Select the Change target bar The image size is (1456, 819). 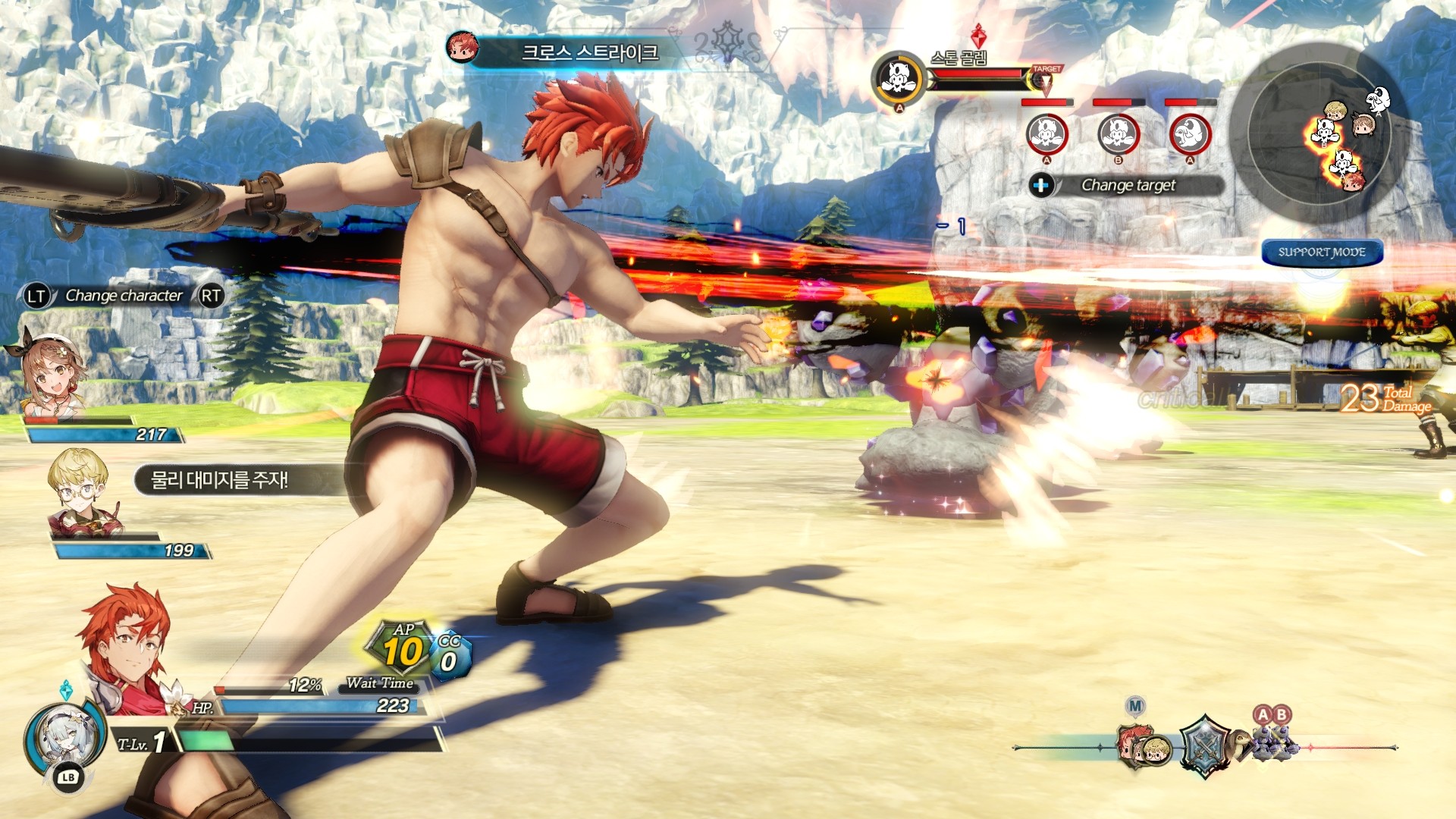tap(1128, 185)
